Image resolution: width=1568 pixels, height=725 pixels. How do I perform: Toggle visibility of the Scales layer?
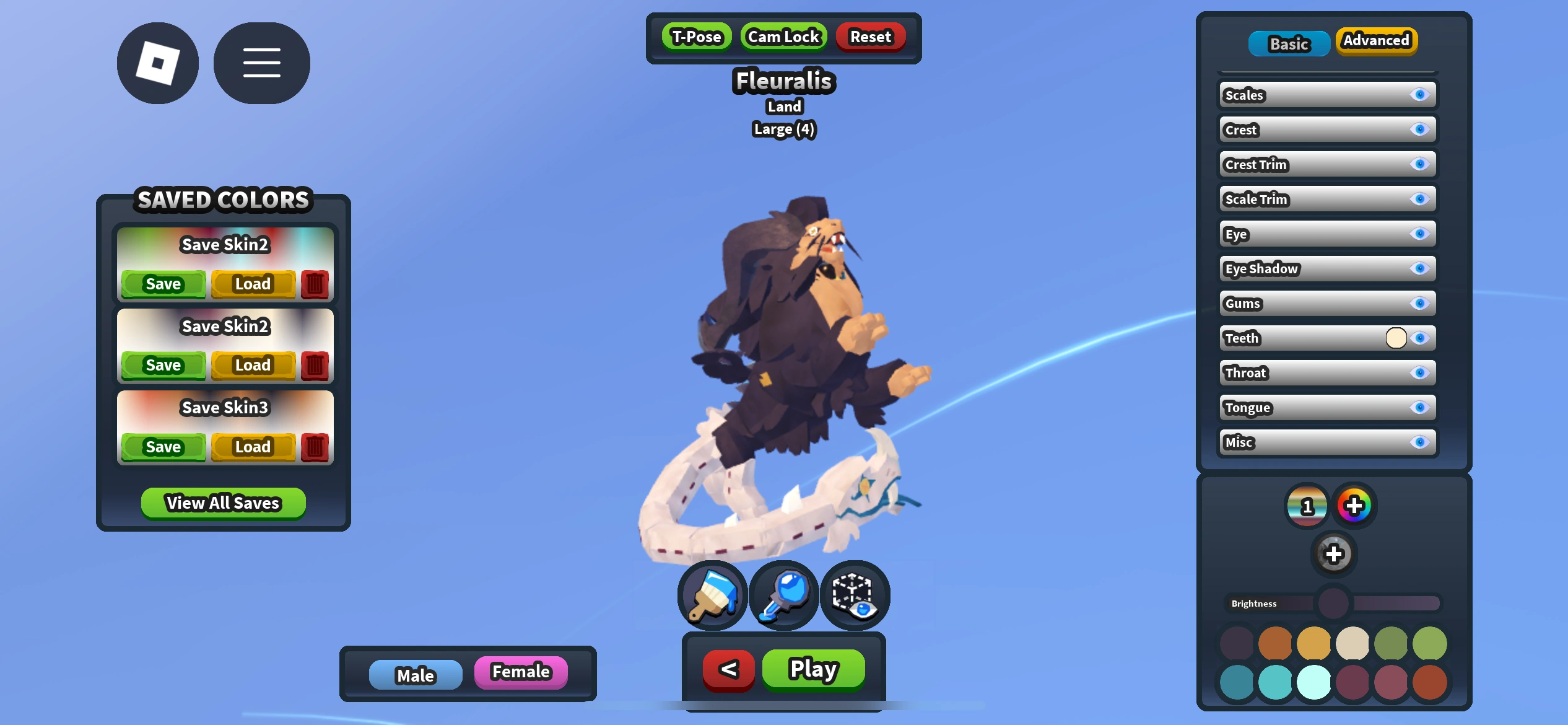coord(1421,95)
